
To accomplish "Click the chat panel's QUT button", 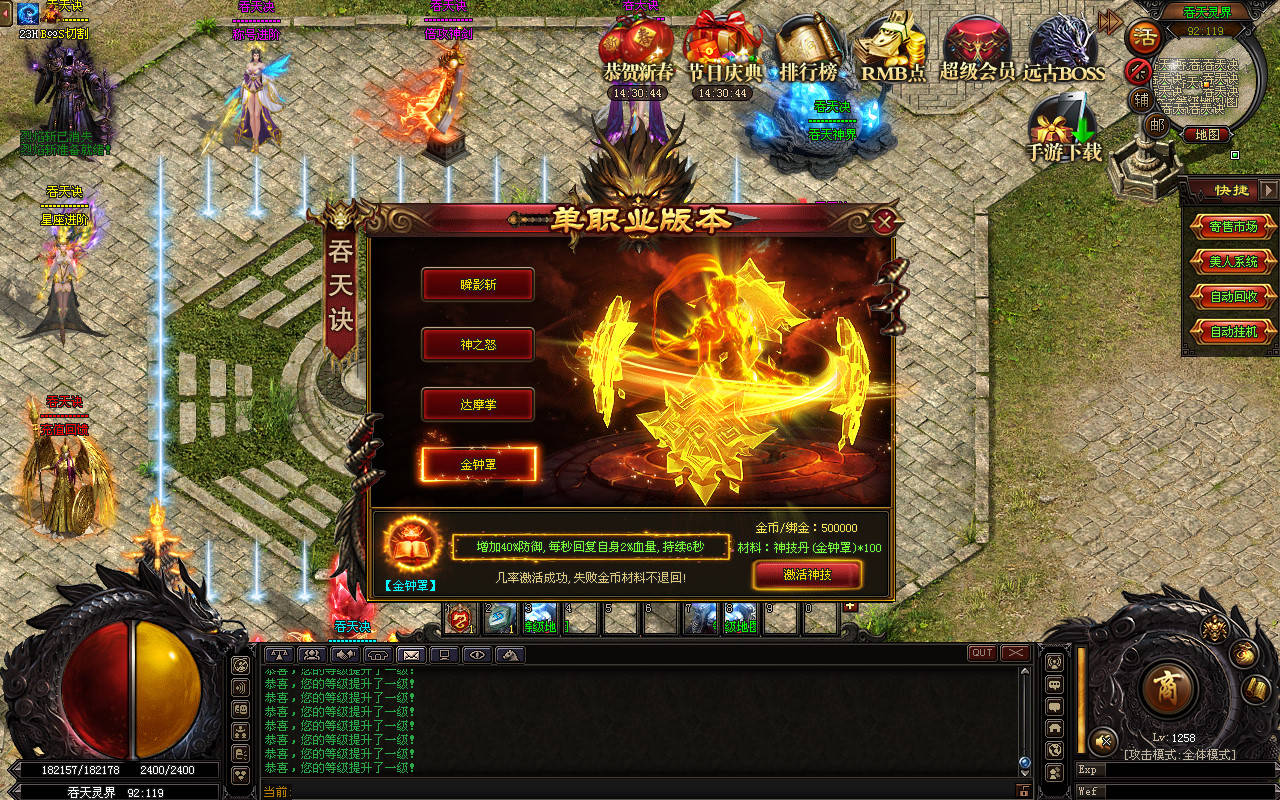I will (982, 653).
